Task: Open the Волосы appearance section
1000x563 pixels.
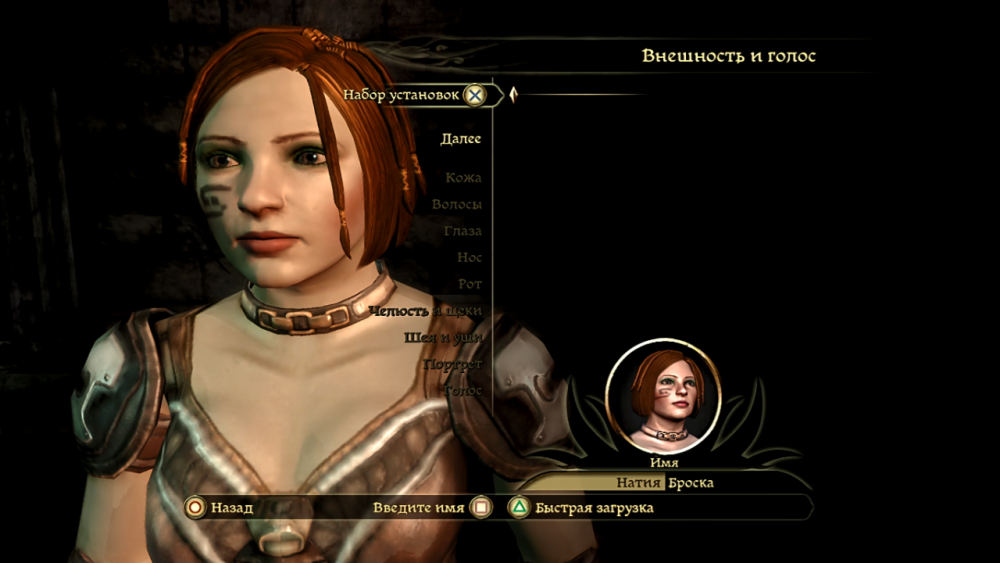Action: [x=457, y=204]
